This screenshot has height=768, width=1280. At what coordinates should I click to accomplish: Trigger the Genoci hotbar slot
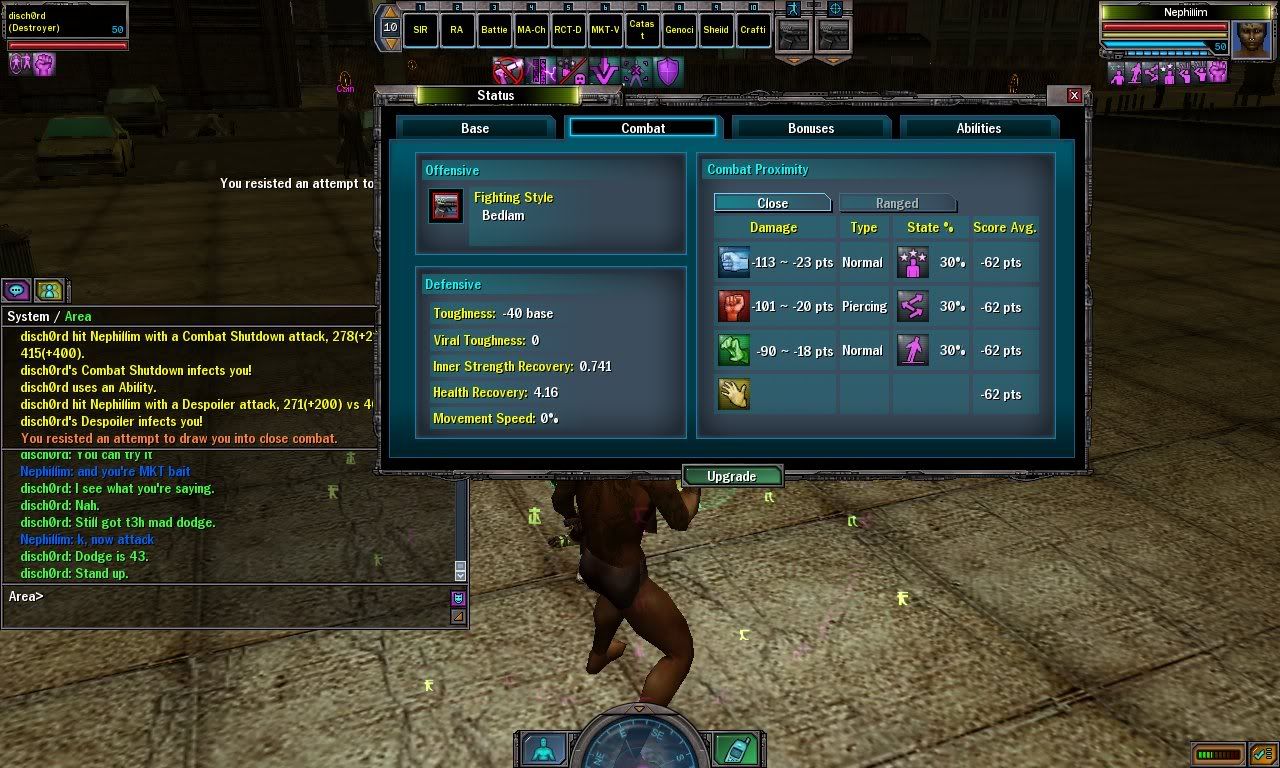coord(679,30)
